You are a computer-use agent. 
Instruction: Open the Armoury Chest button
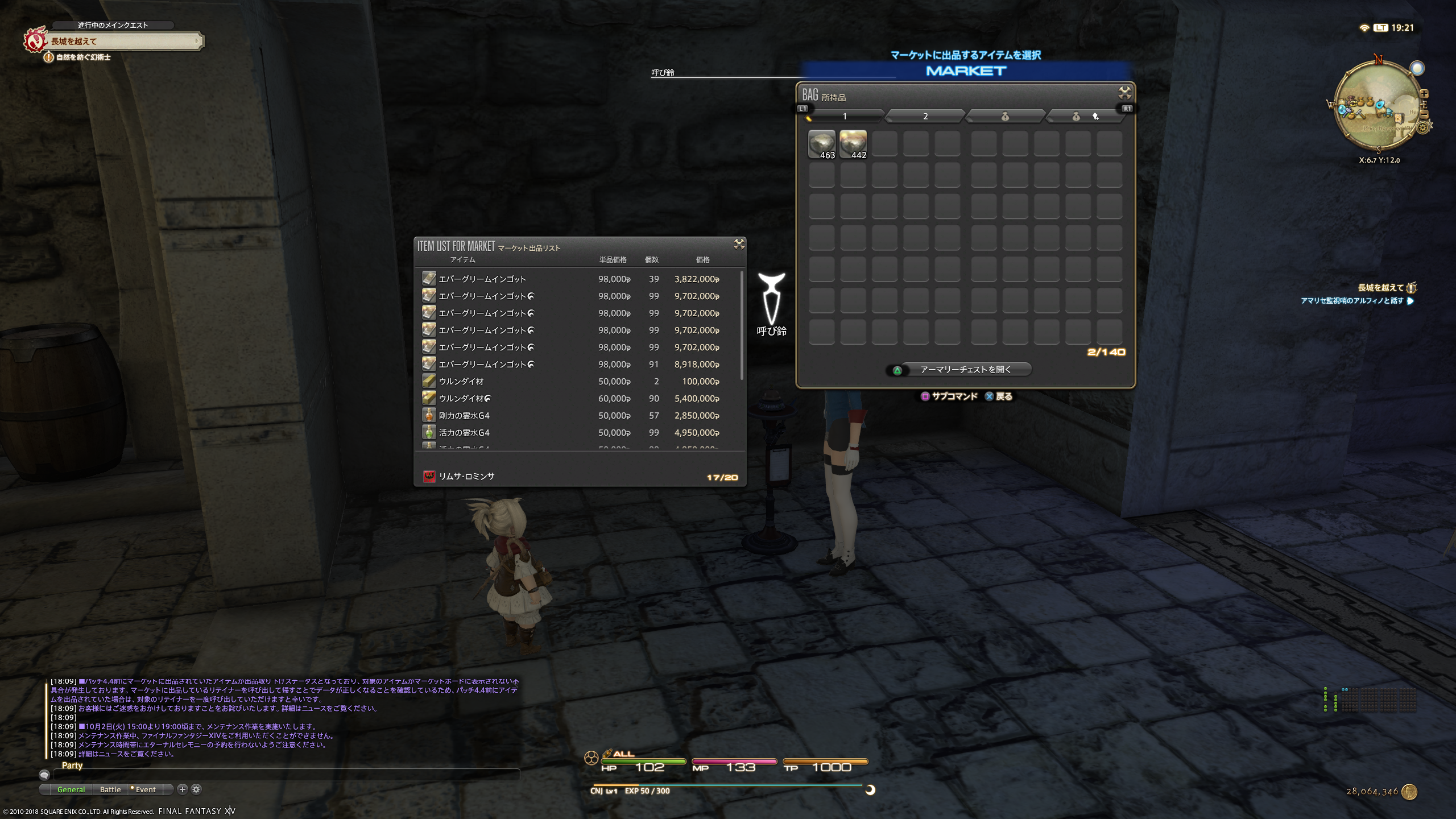(x=965, y=370)
